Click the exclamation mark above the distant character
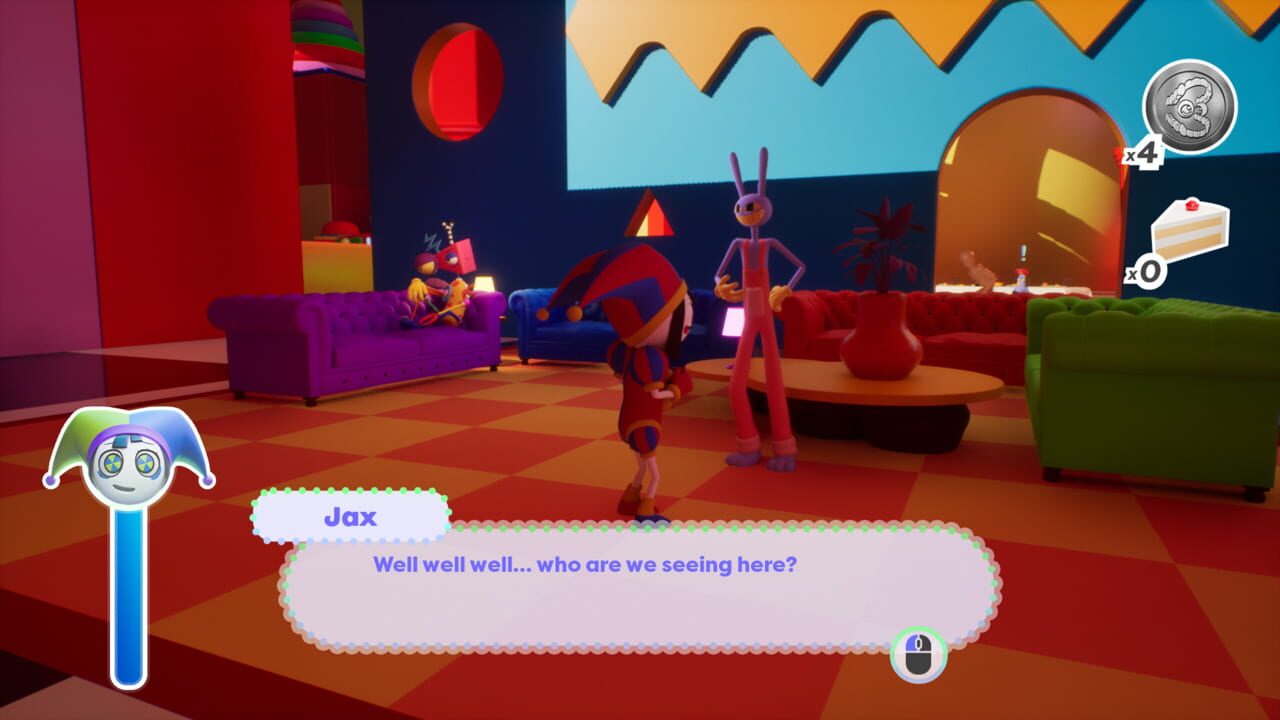 pos(1023,252)
